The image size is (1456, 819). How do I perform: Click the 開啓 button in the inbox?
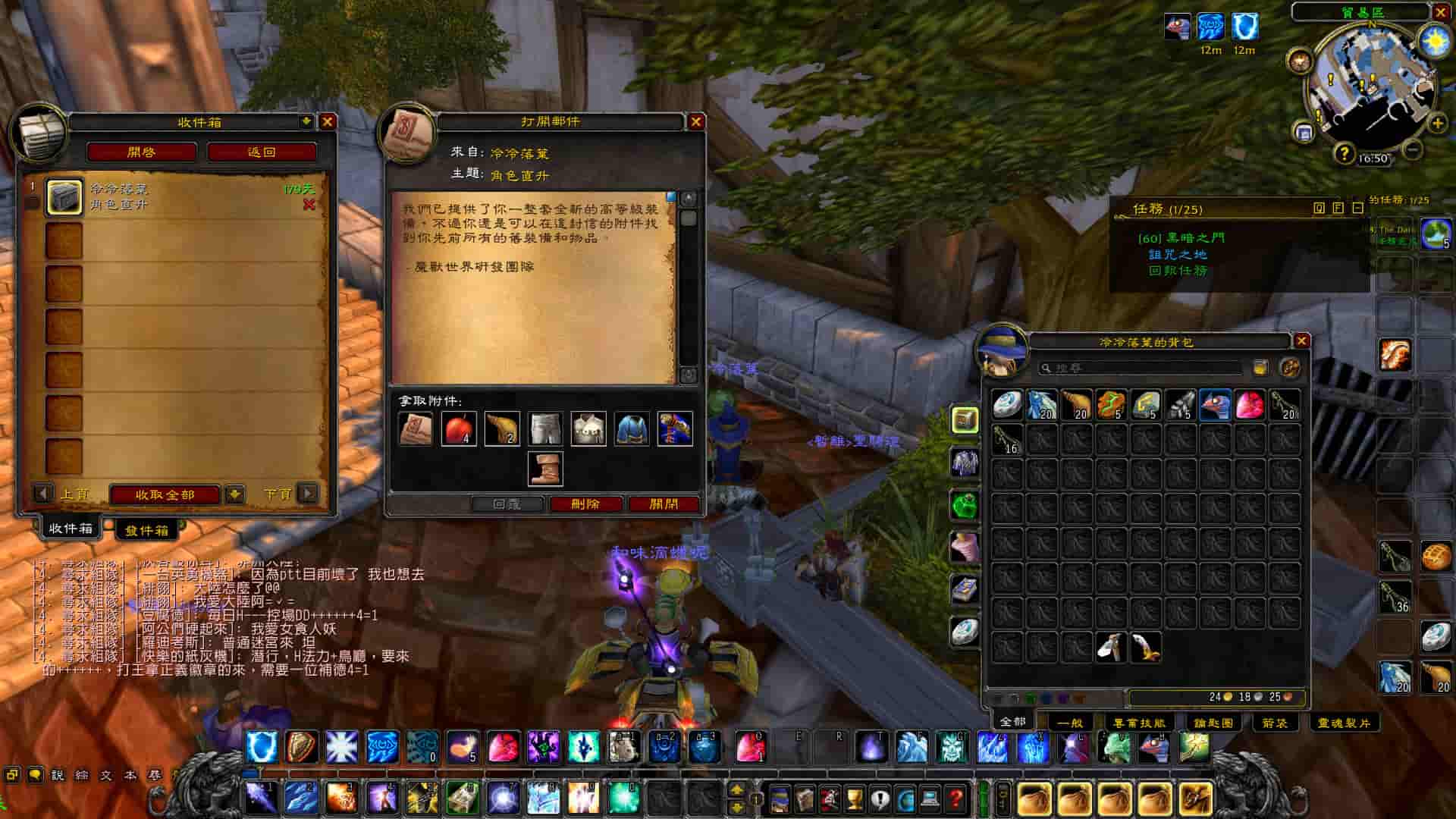point(141,152)
